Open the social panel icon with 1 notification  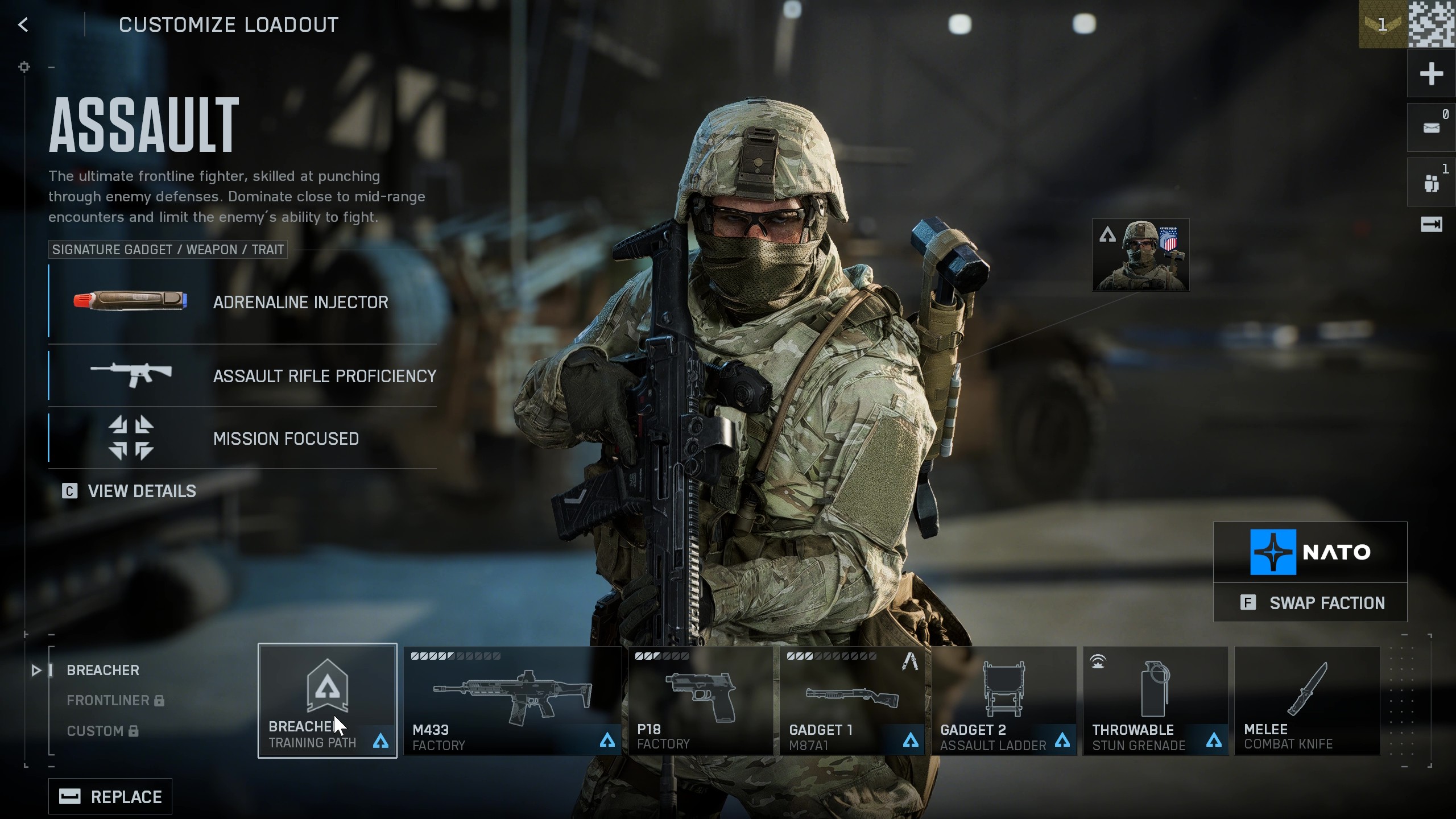[1431, 182]
